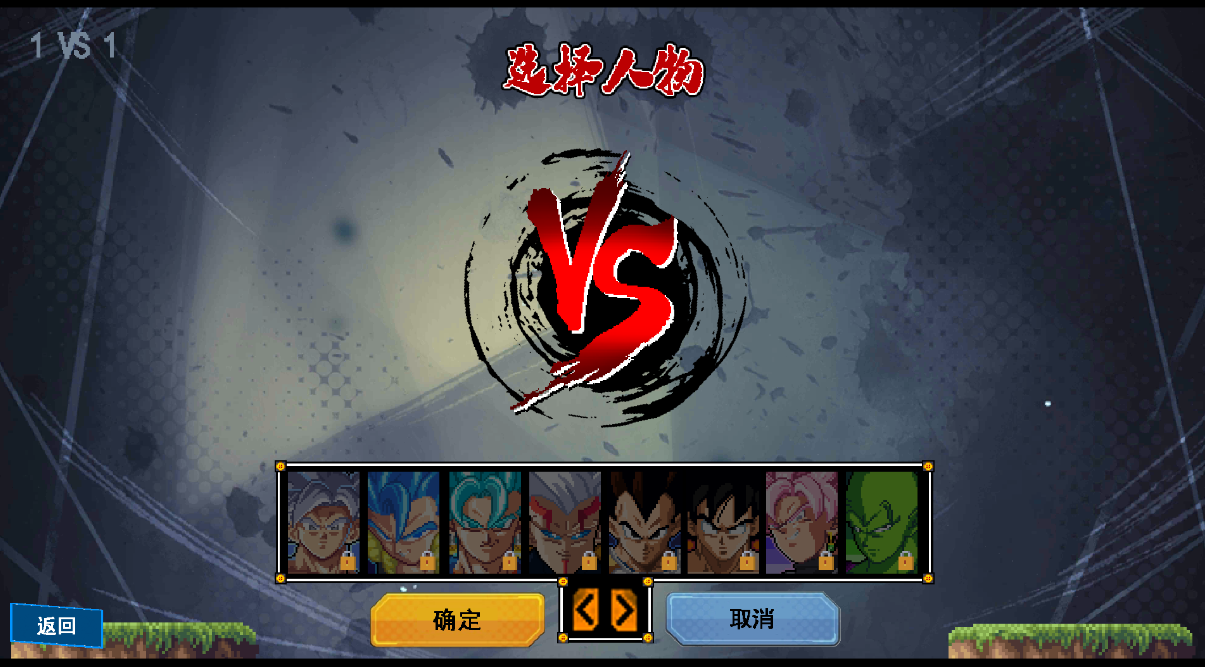Pick the teal-haired Super Saiyan Blue portrait
The width and height of the screenshot is (1205, 667).
coord(484,522)
